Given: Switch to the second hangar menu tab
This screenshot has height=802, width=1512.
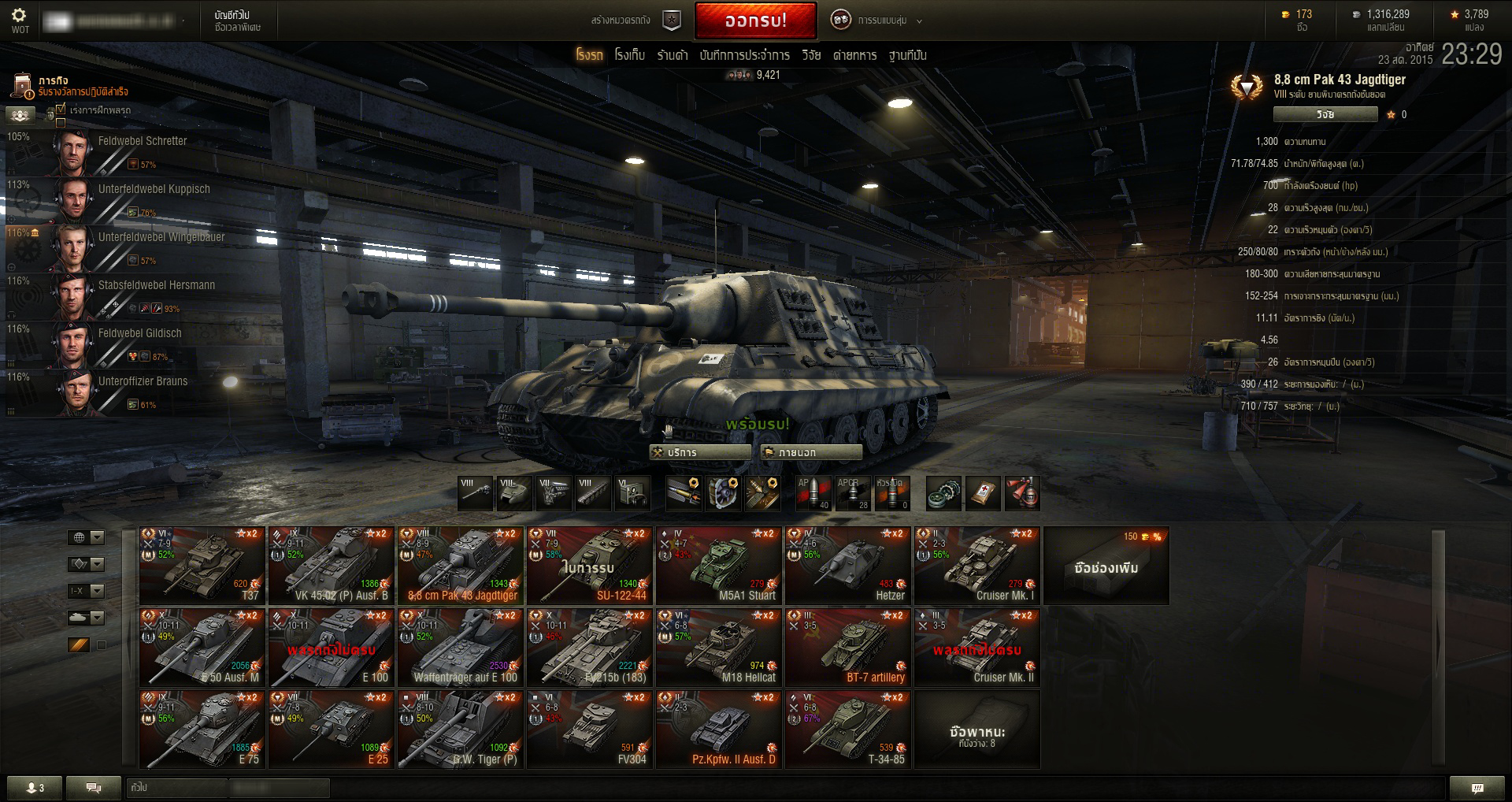Looking at the screenshot, I should [x=629, y=55].
